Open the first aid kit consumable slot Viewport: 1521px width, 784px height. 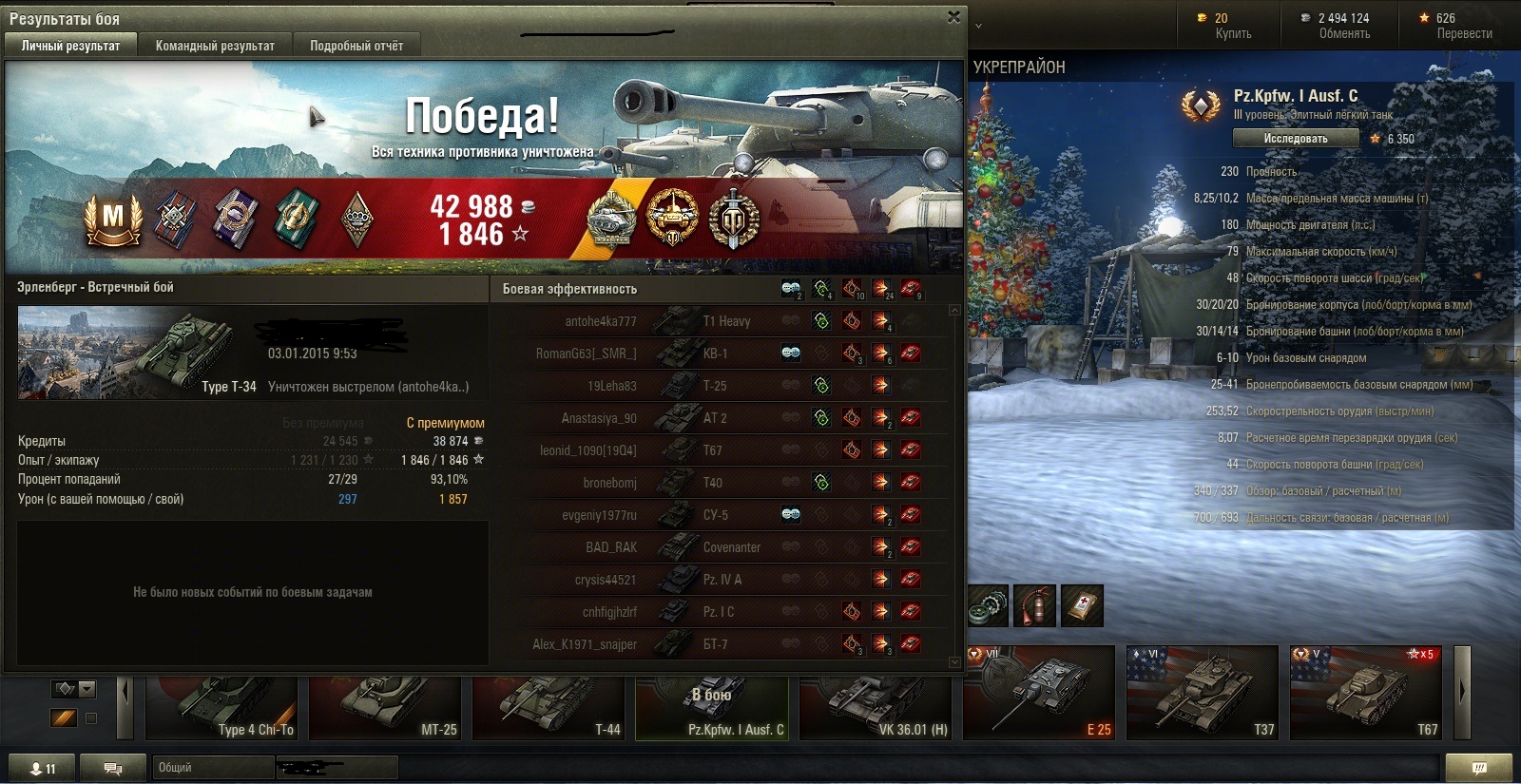click(x=1082, y=606)
